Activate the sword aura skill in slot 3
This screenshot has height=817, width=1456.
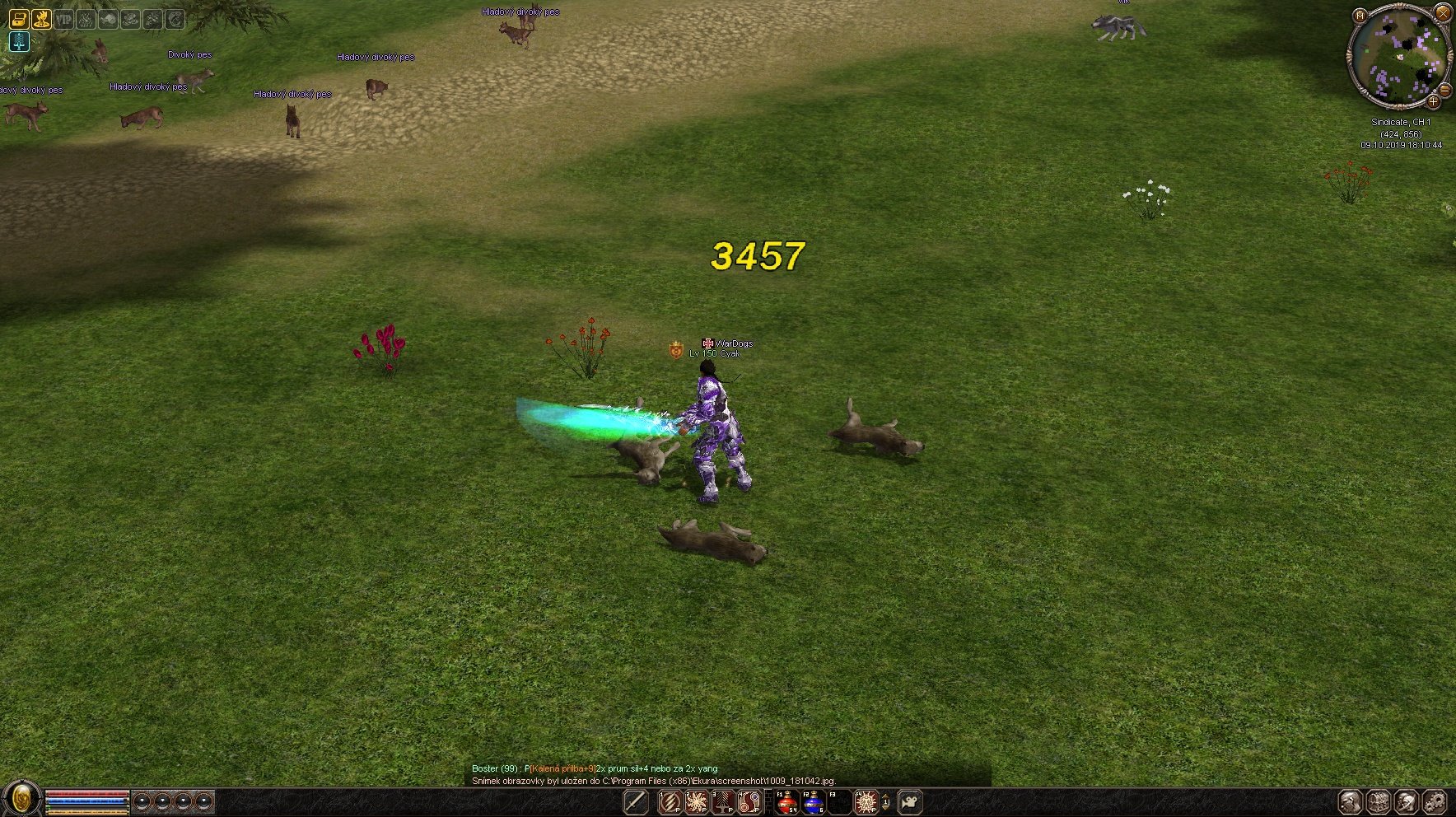723,801
